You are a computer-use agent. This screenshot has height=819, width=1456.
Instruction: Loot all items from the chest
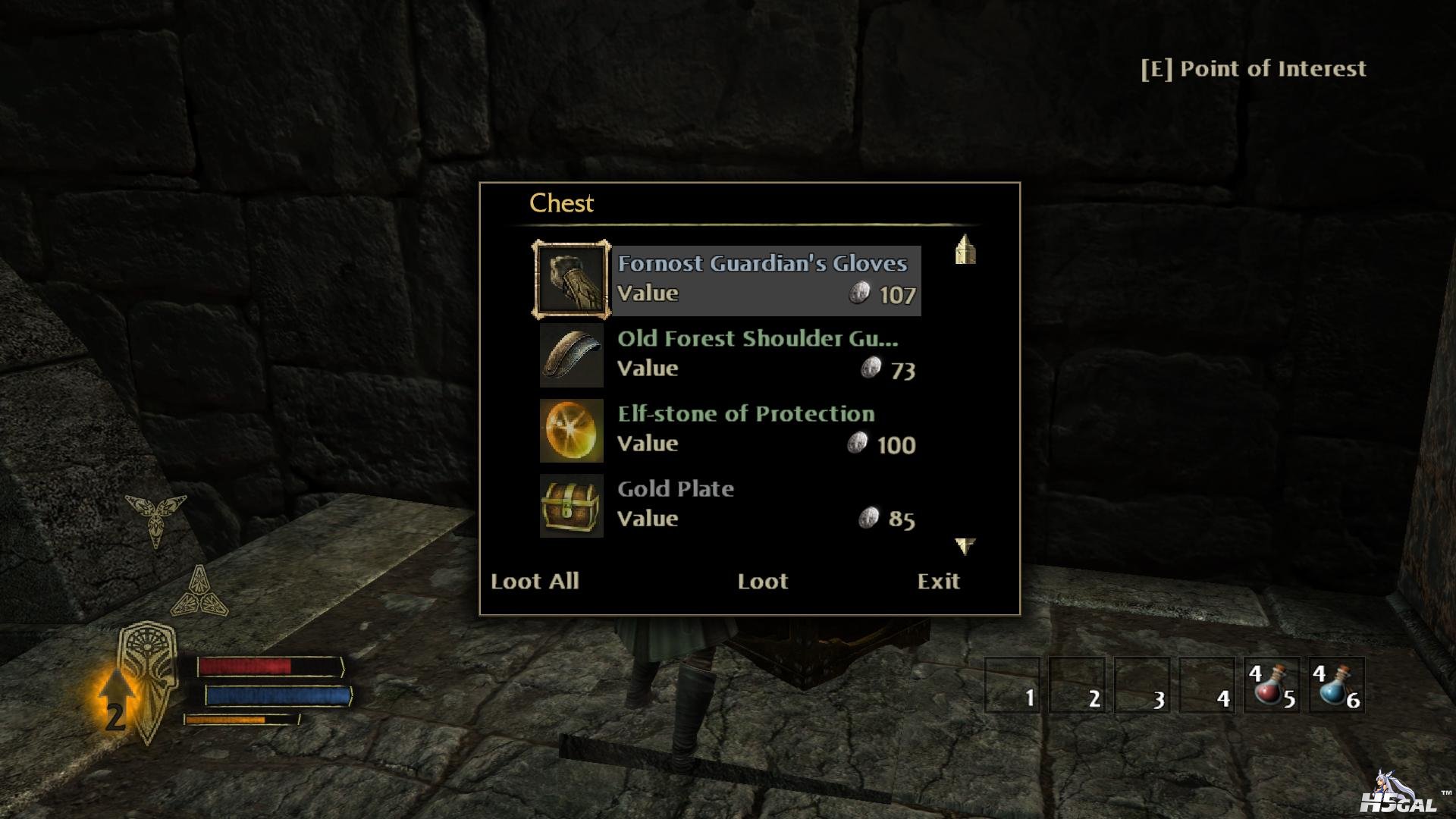coord(535,581)
